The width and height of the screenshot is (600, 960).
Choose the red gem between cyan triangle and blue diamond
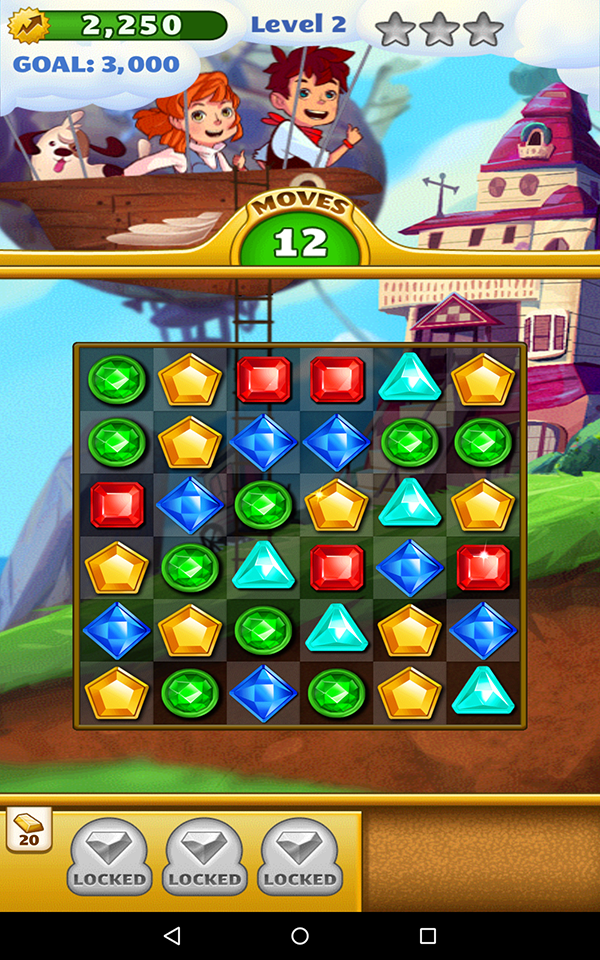pyautogui.click(x=336, y=567)
